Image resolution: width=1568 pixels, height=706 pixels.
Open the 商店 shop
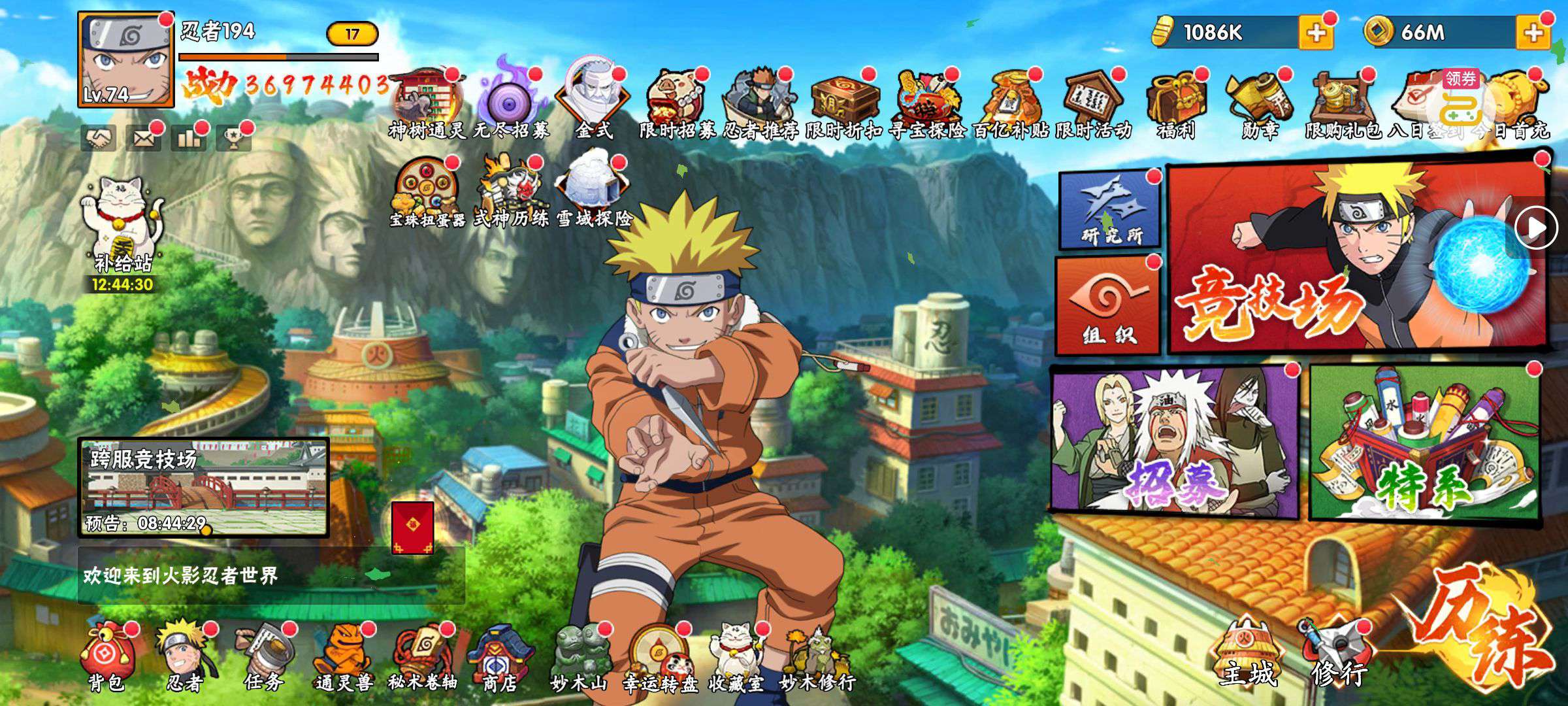coord(500,657)
